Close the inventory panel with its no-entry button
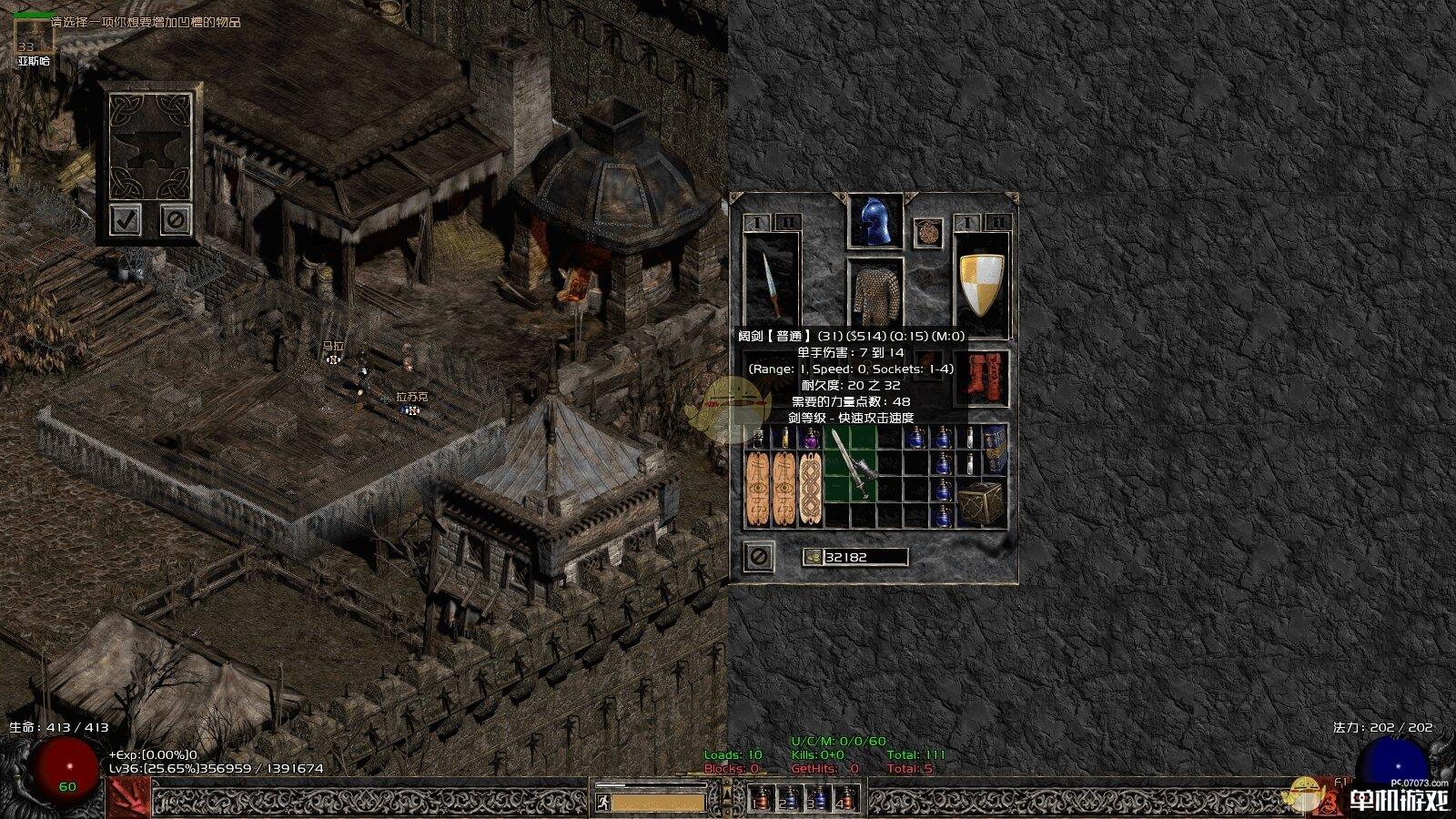Image resolution: width=1456 pixels, height=819 pixels. [x=758, y=555]
